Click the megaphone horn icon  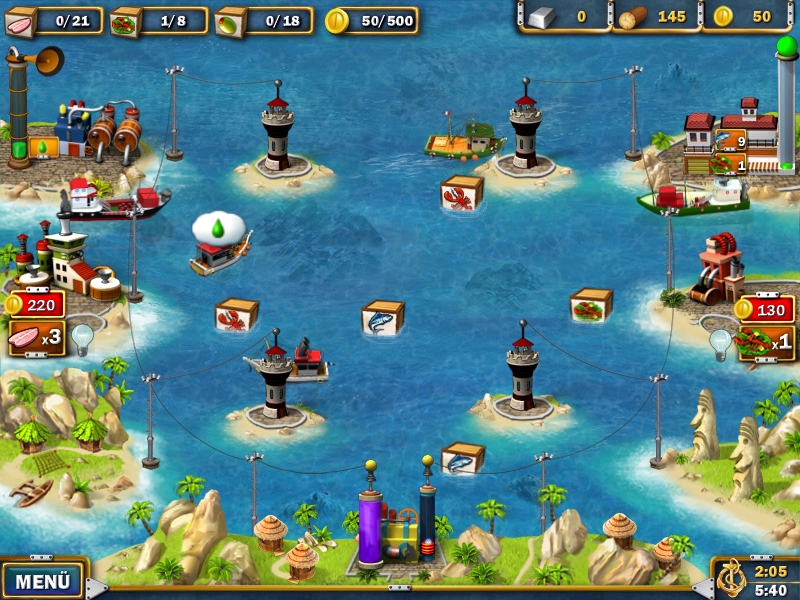(x=45, y=60)
